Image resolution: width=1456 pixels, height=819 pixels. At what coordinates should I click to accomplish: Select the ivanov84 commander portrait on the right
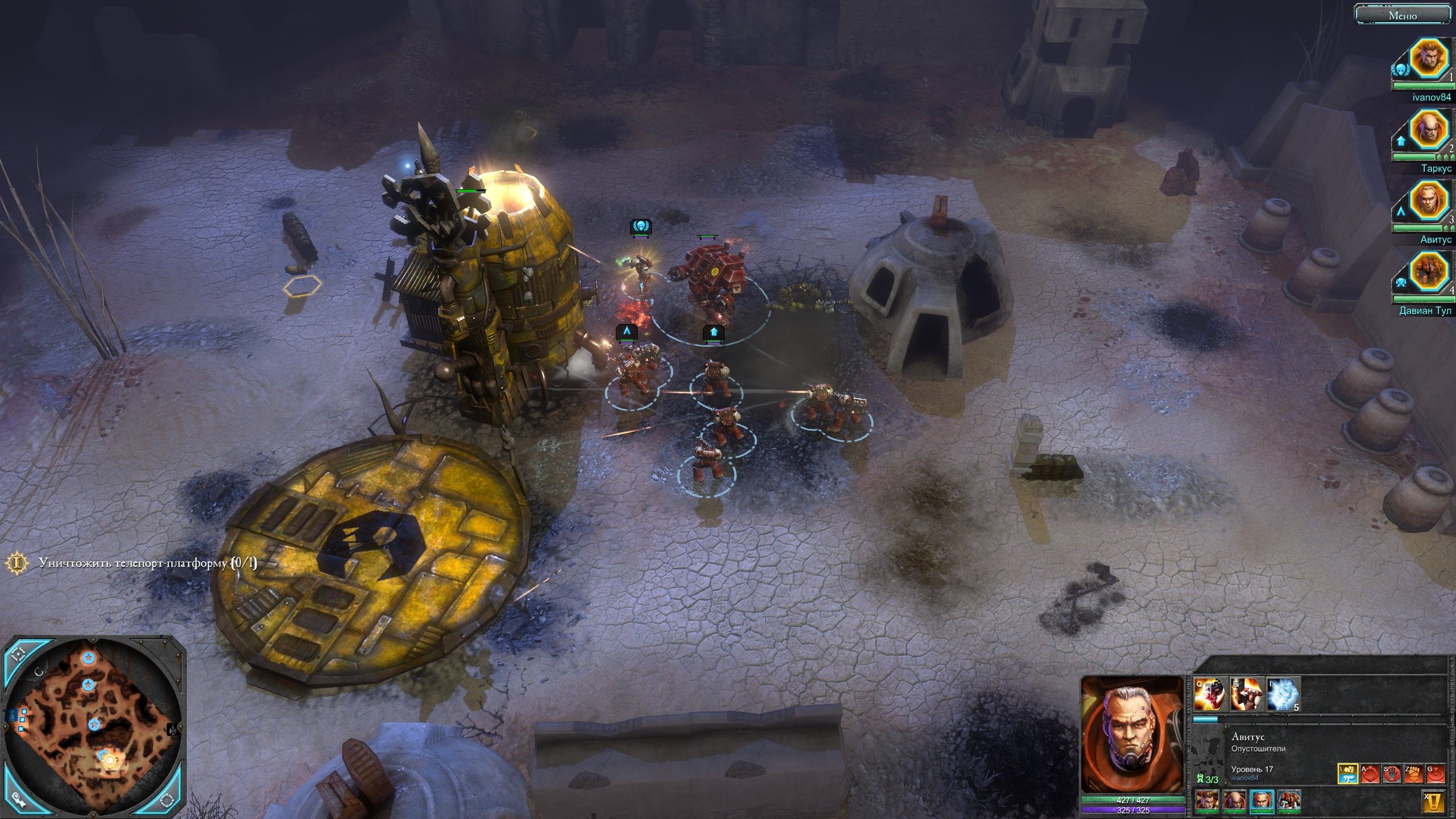pos(1430,59)
